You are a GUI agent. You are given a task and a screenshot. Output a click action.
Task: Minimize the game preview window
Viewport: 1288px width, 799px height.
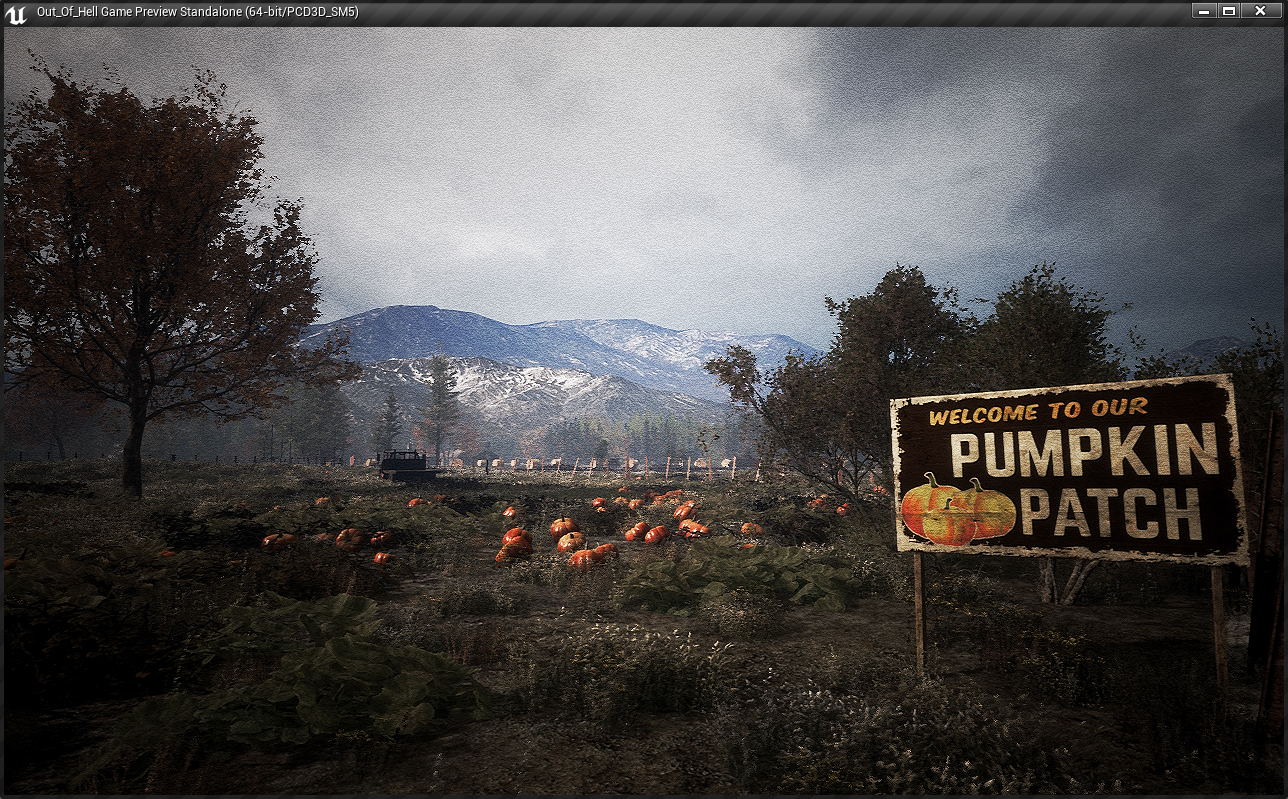[1204, 11]
